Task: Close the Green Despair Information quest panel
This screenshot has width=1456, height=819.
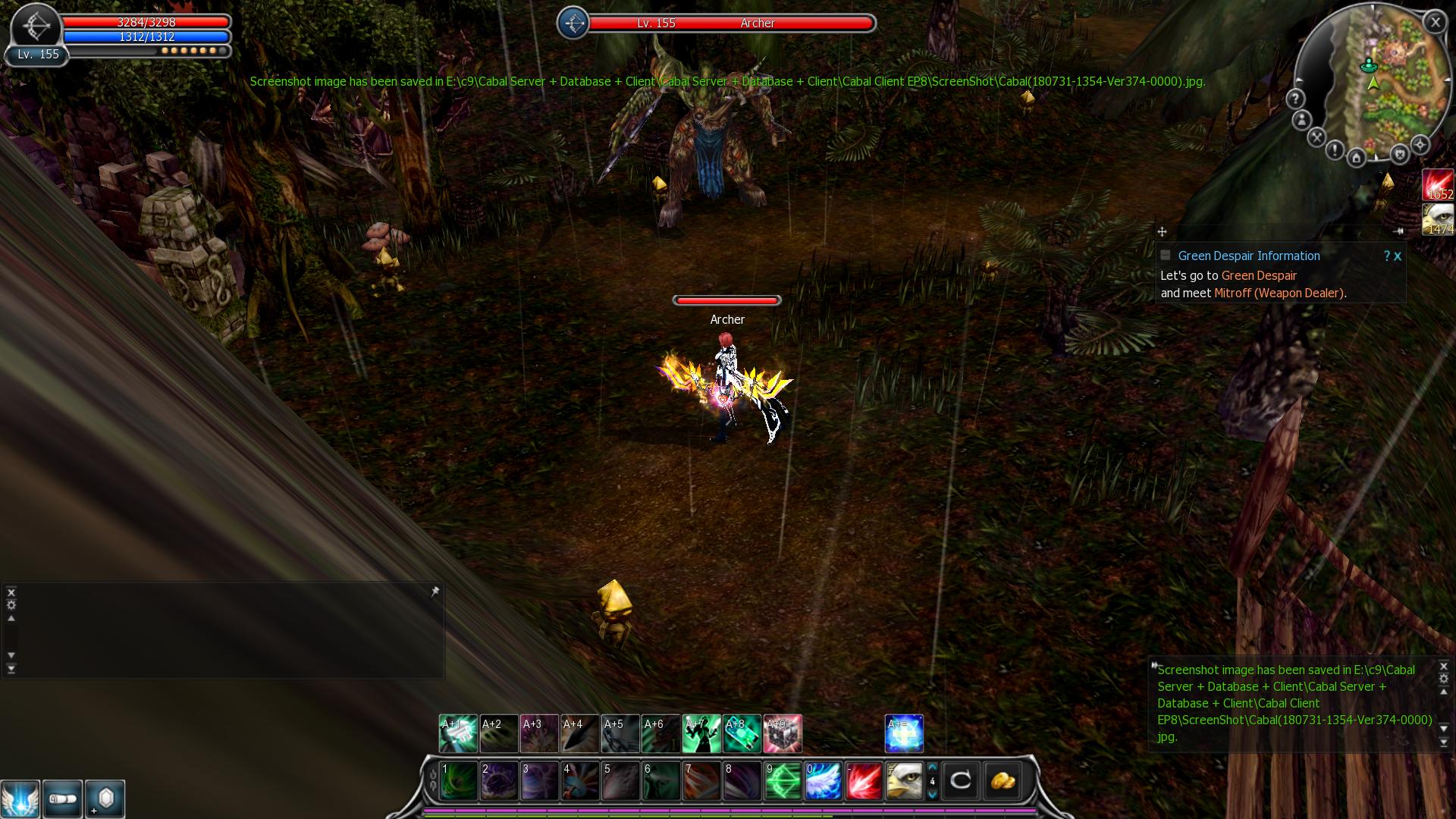Action: (1398, 256)
